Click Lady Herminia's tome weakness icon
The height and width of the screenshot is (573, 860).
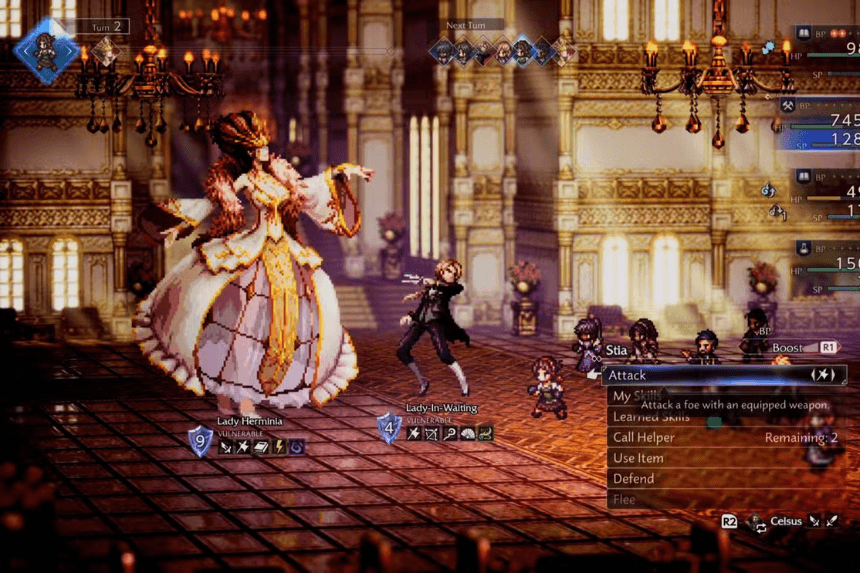tap(261, 447)
